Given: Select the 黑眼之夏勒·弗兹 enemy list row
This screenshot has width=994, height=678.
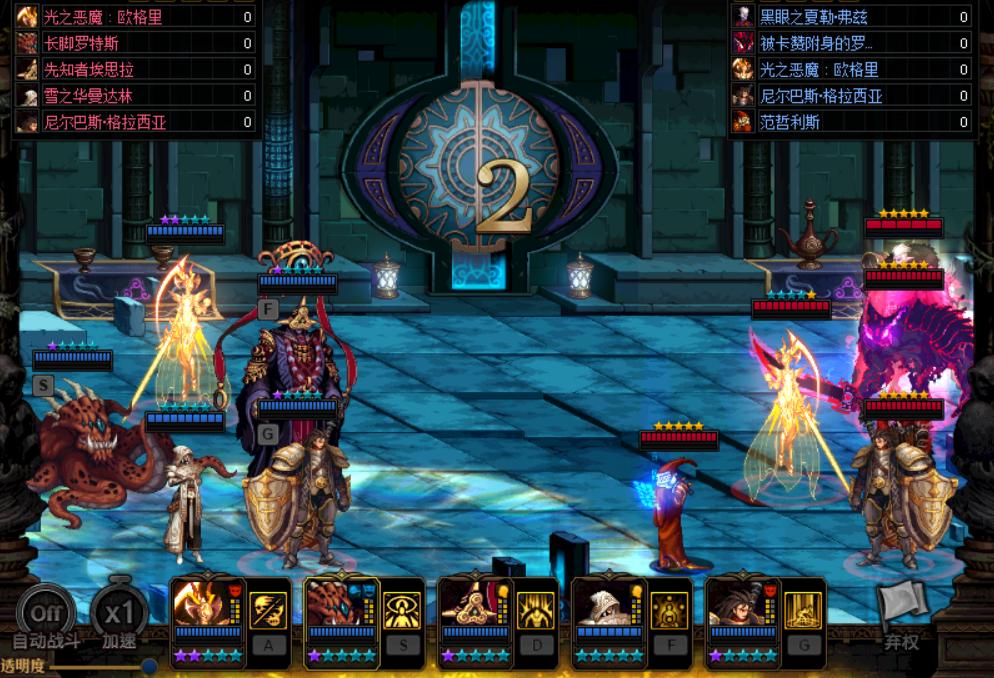Looking at the screenshot, I should (x=851, y=17).
